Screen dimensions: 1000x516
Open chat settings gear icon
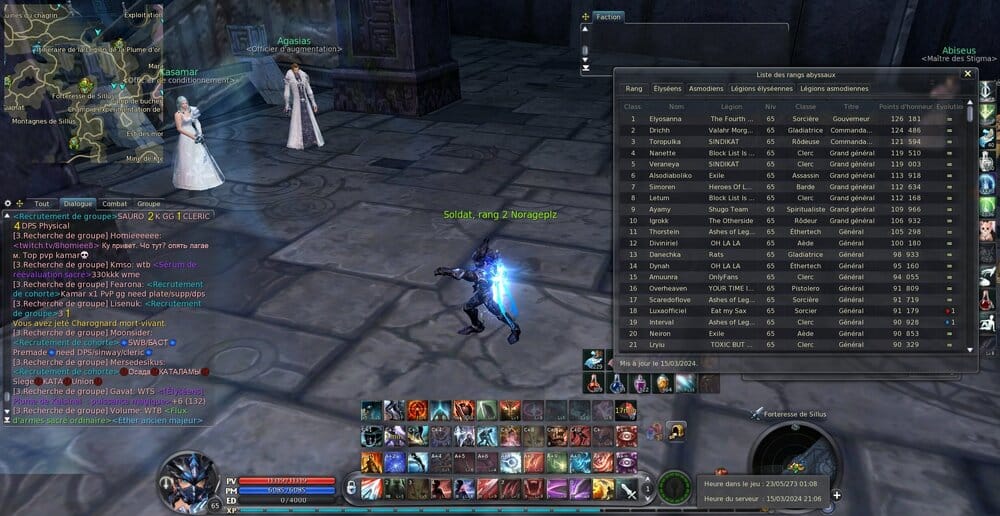pos(8,203)
